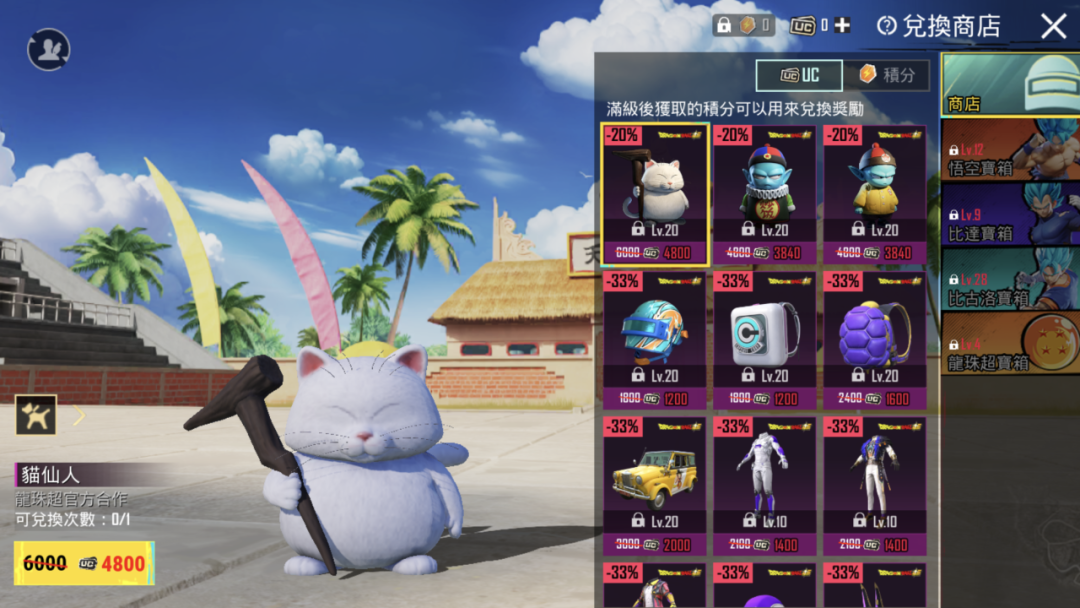Open the exchange shop help icon
The image size is (1080, 608).
pyautogui.click(x=886, y=26)
